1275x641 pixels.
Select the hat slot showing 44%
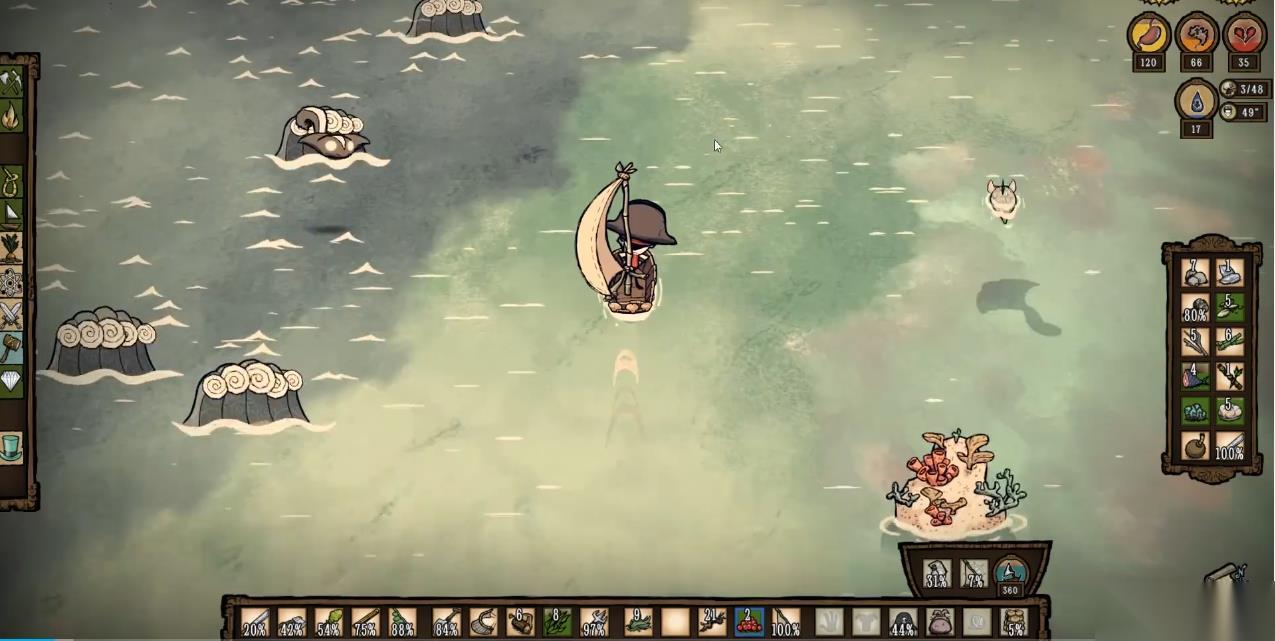[x=903, y=622]
